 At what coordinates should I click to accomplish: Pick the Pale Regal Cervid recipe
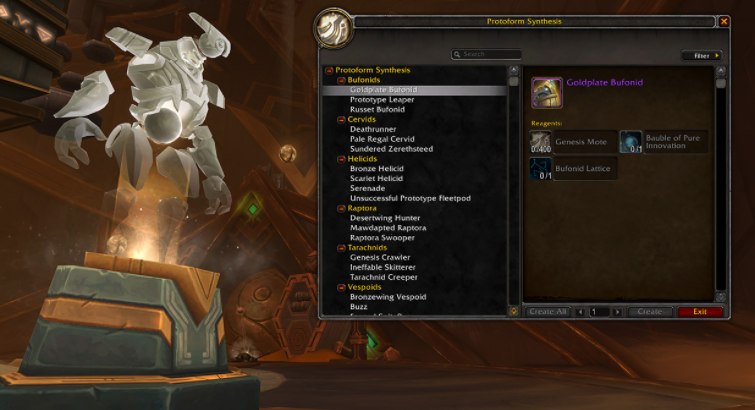pos(382,139)
